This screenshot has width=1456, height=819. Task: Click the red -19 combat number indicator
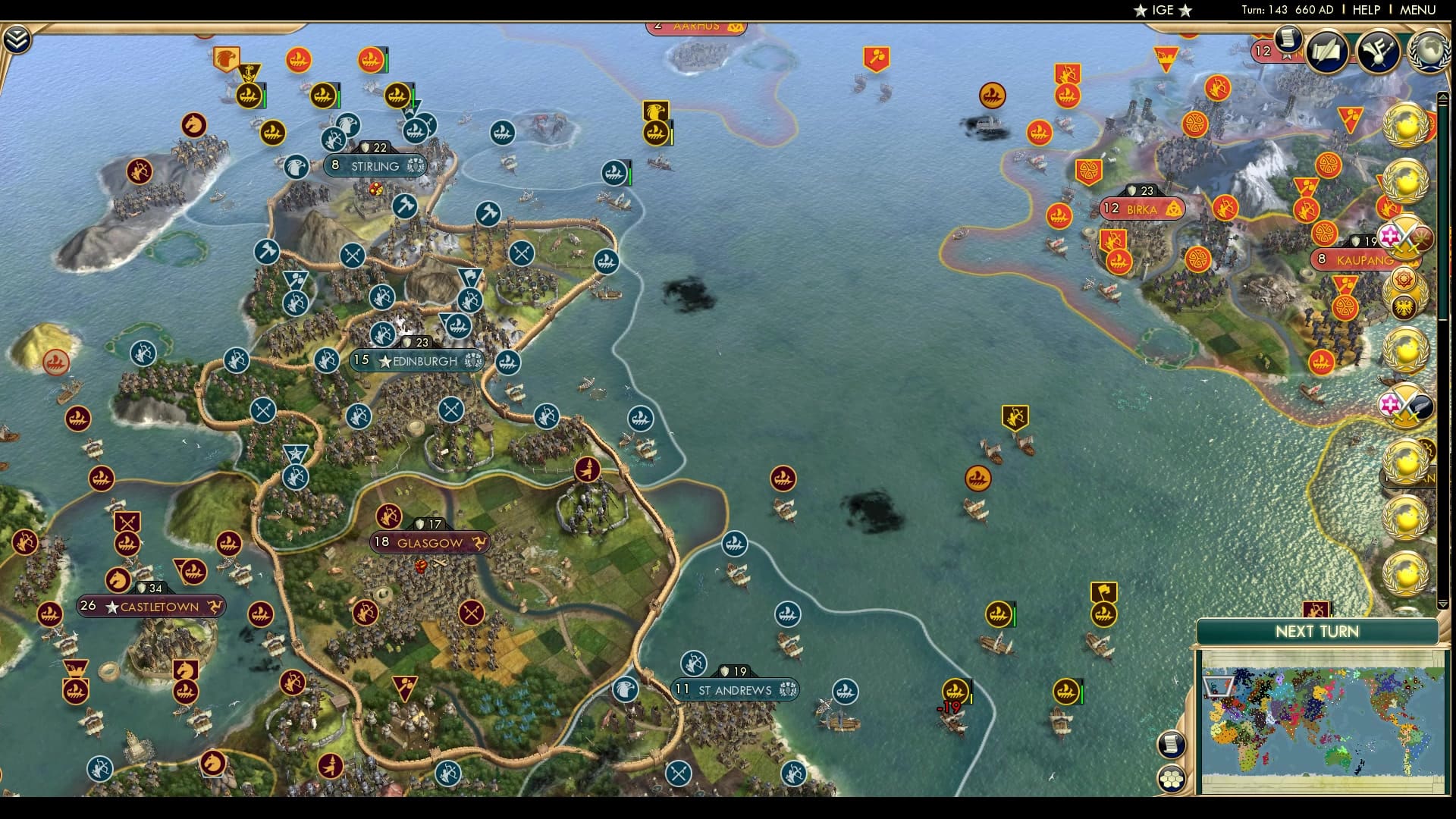point(948,708)
